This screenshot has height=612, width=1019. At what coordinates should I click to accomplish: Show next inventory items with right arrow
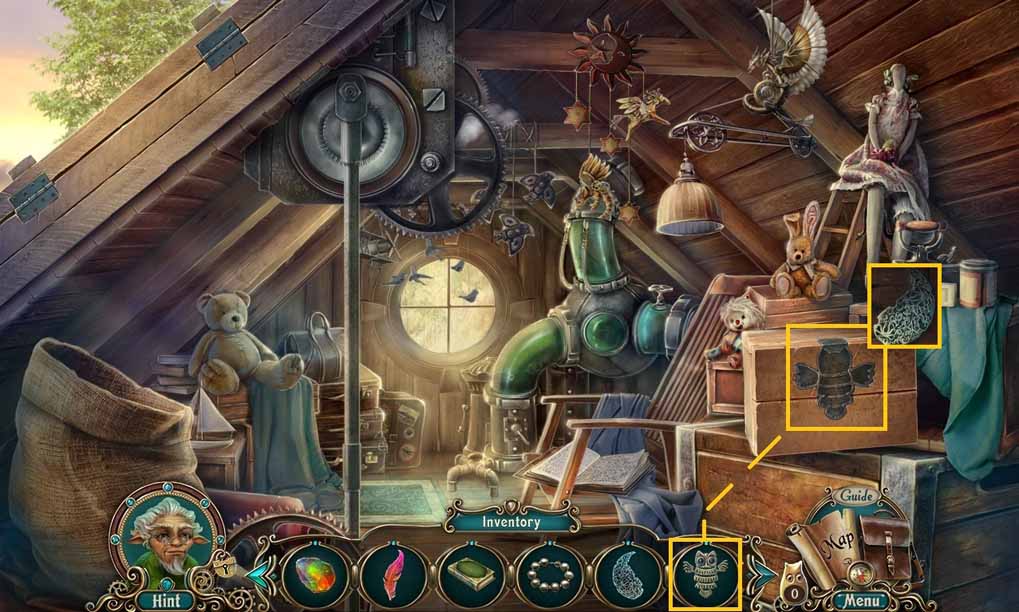[762, 574]
